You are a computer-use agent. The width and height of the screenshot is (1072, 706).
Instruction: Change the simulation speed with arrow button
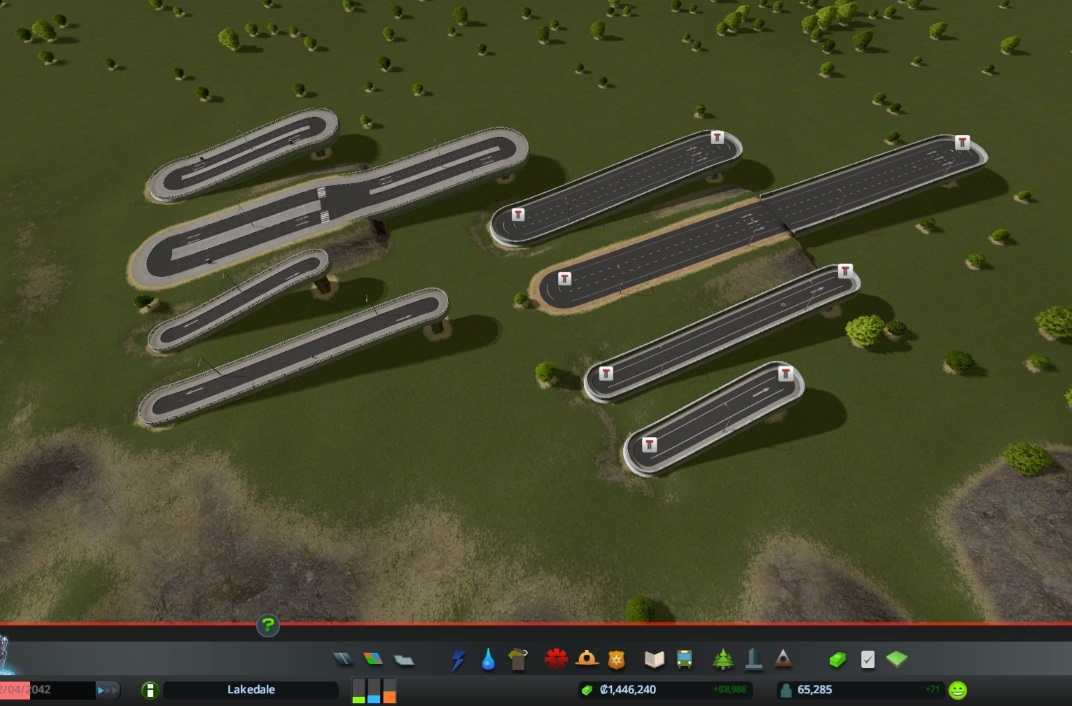point(107,690)
